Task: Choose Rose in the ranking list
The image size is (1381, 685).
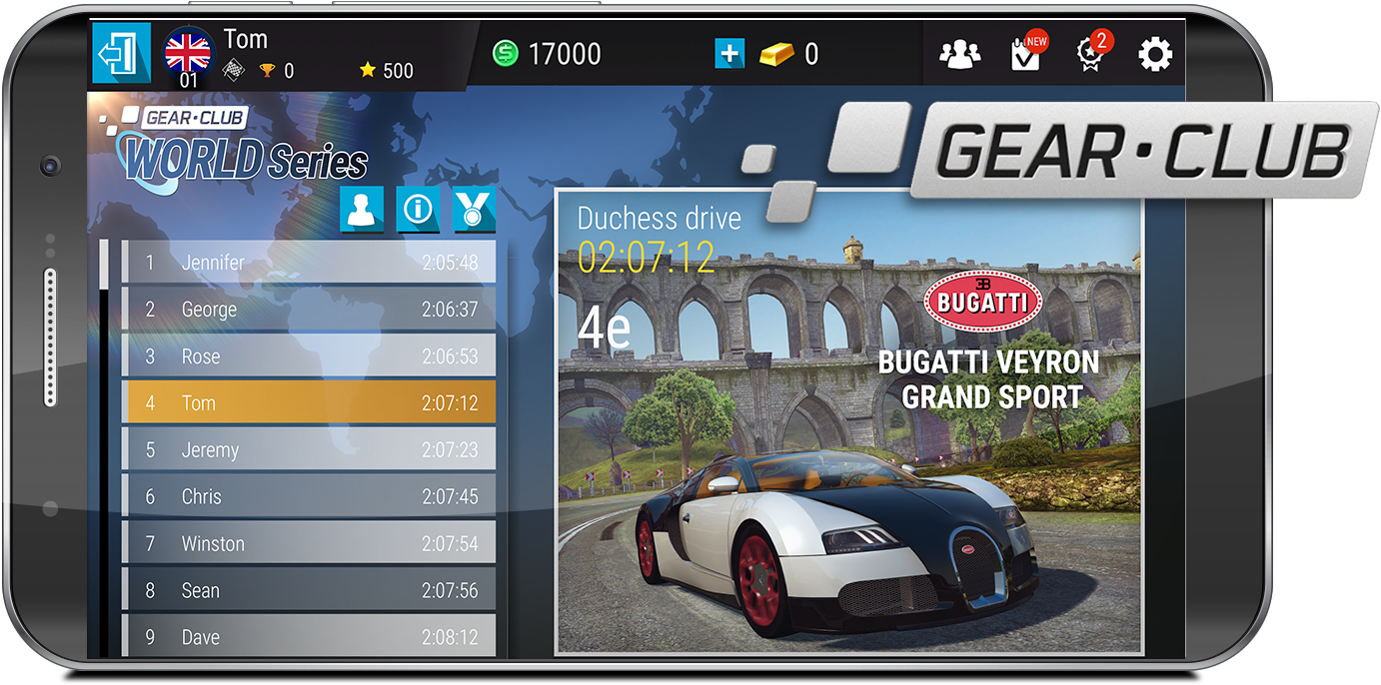Action: coord(309,356)
